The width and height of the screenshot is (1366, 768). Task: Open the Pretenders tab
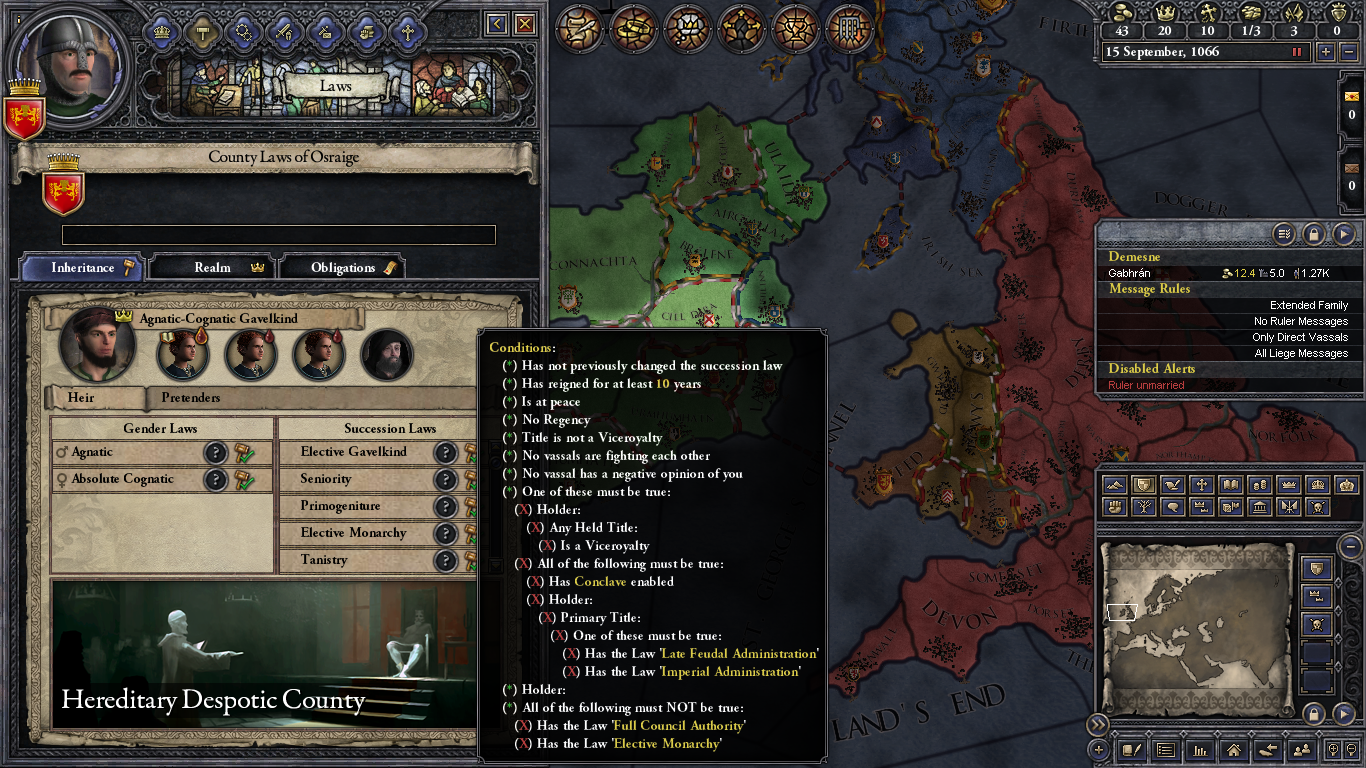pyautogui.click(x=190, y=398)
